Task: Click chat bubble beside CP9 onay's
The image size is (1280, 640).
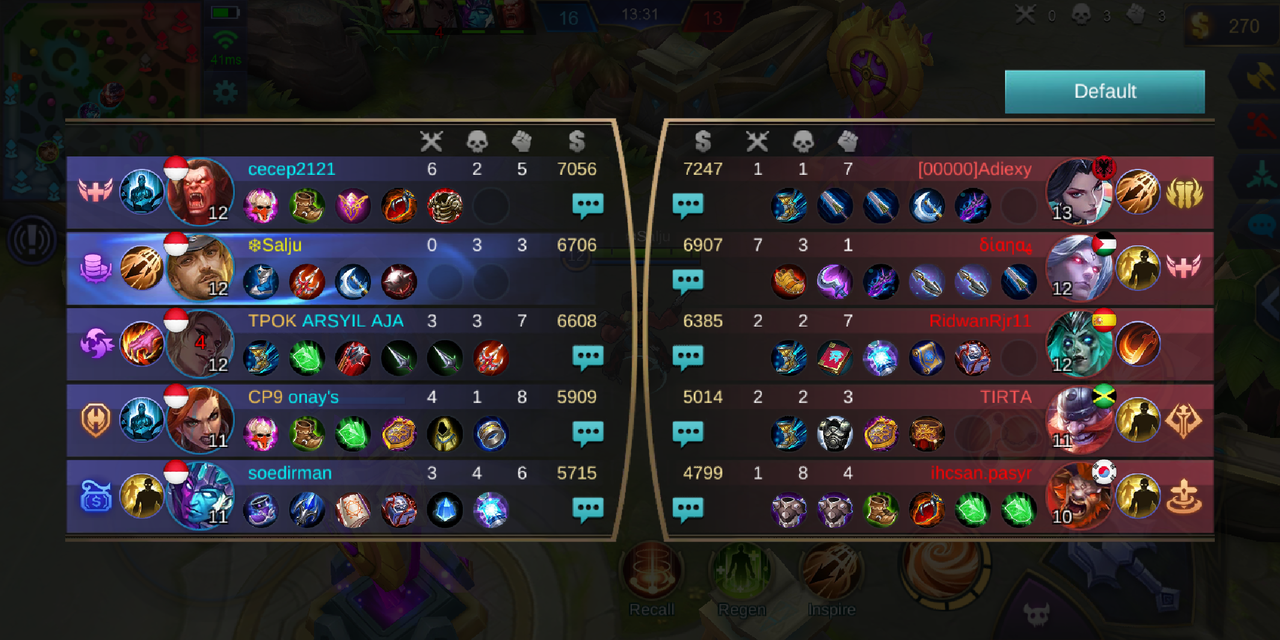Action: 587,434
